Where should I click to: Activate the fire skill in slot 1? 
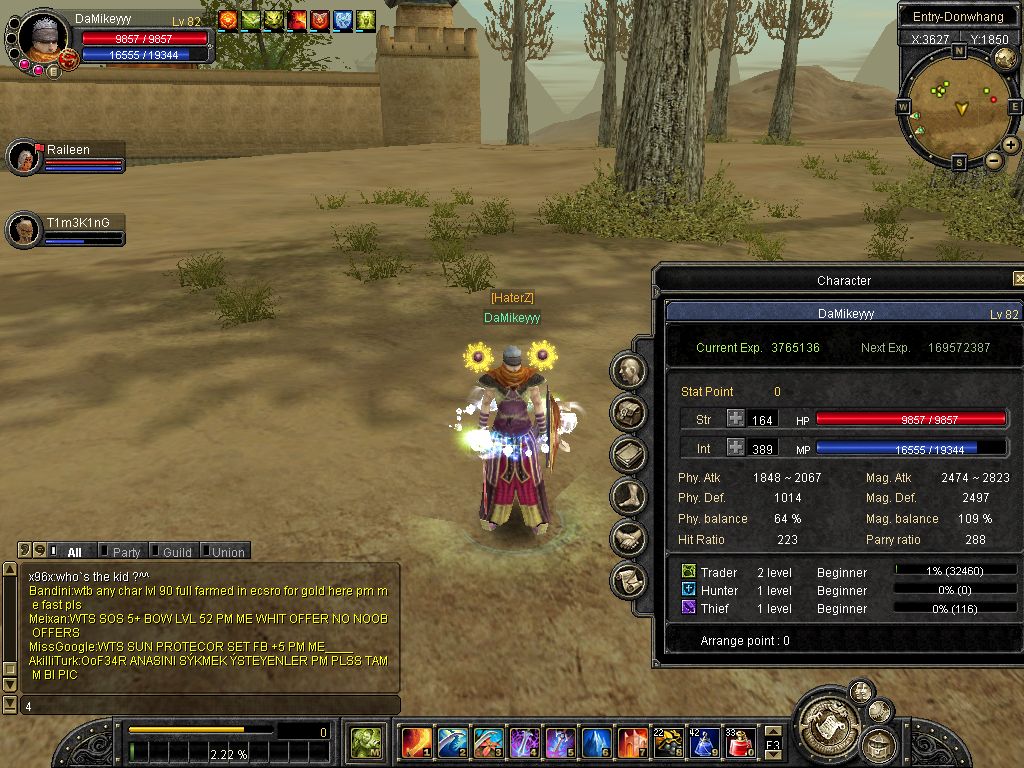point(416,743)
